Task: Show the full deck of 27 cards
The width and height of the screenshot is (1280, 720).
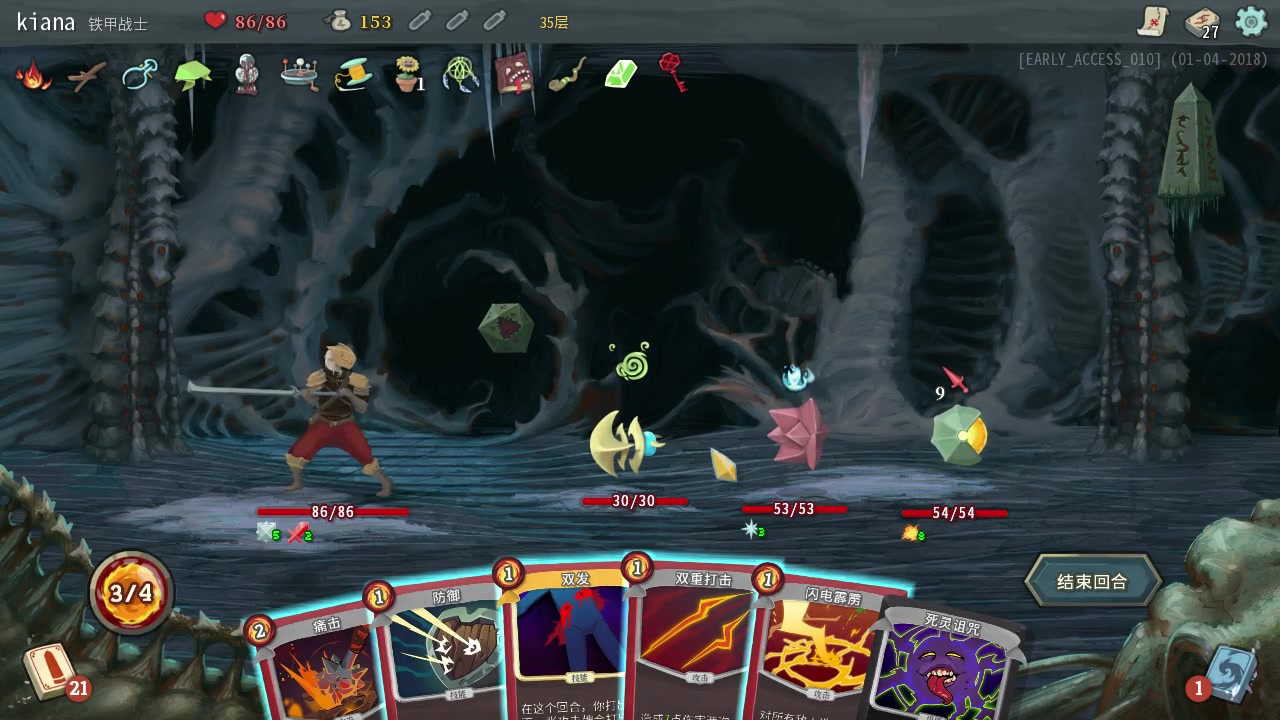Action: pos(1201,21)
